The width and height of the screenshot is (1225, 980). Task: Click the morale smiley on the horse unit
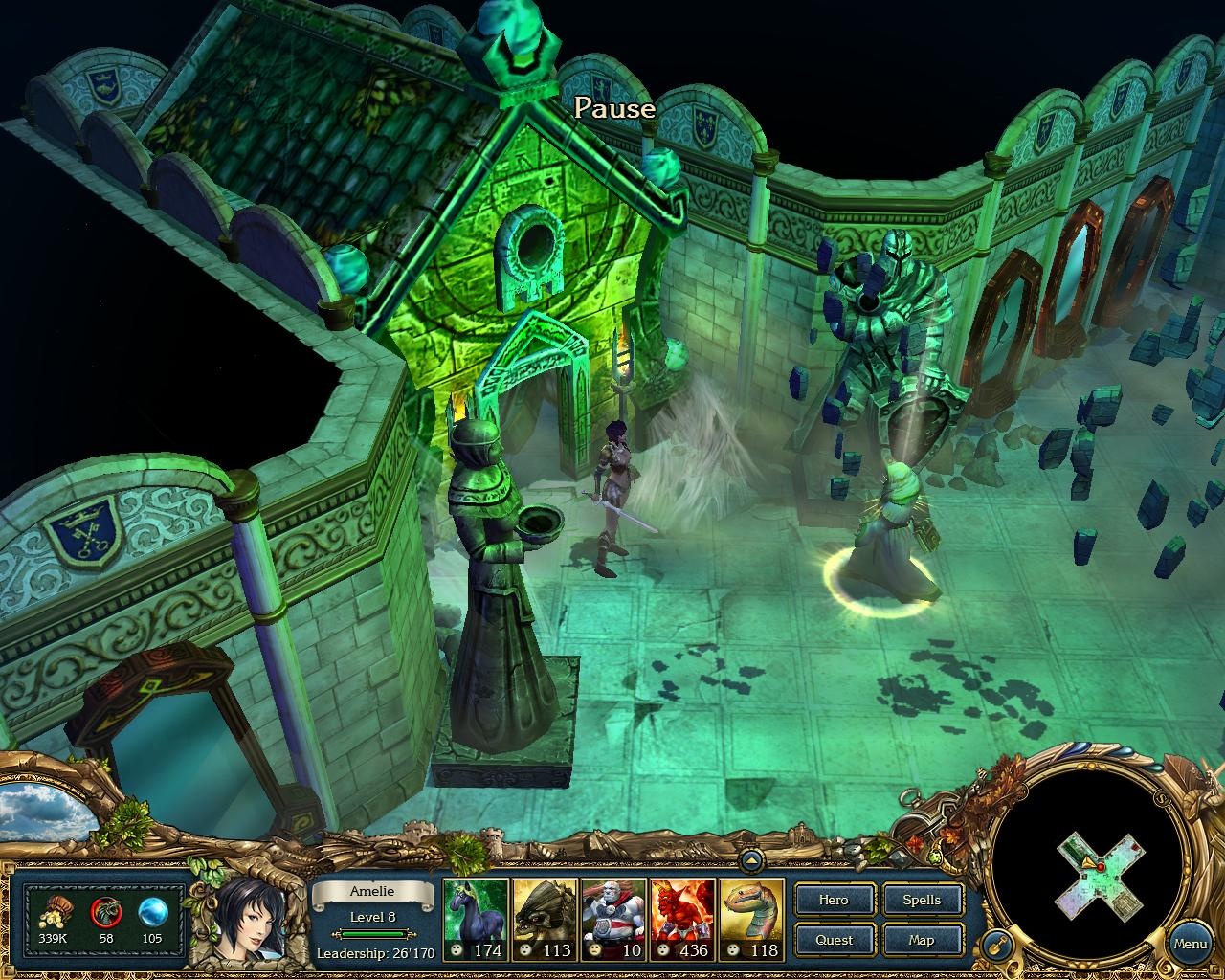[457, 950]
